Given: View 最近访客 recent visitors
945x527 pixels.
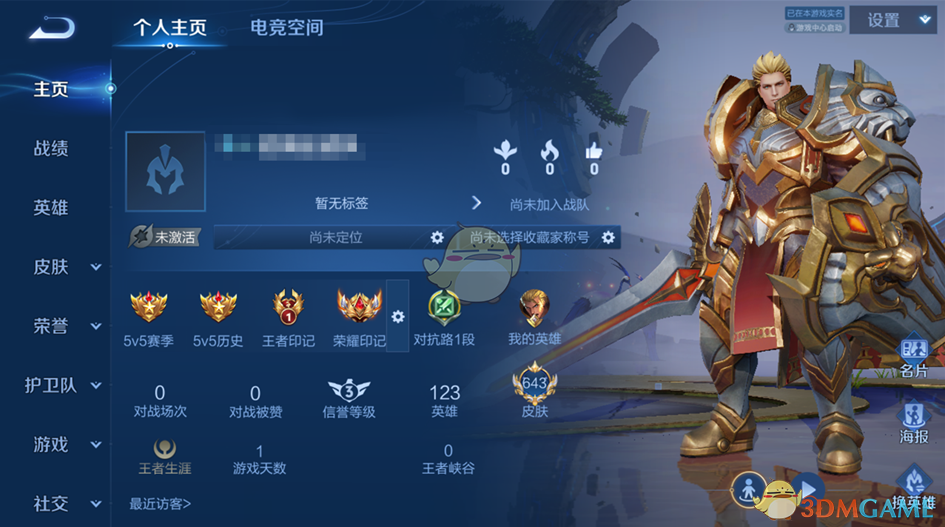Looking at the screenshot, I should point(160,503).
